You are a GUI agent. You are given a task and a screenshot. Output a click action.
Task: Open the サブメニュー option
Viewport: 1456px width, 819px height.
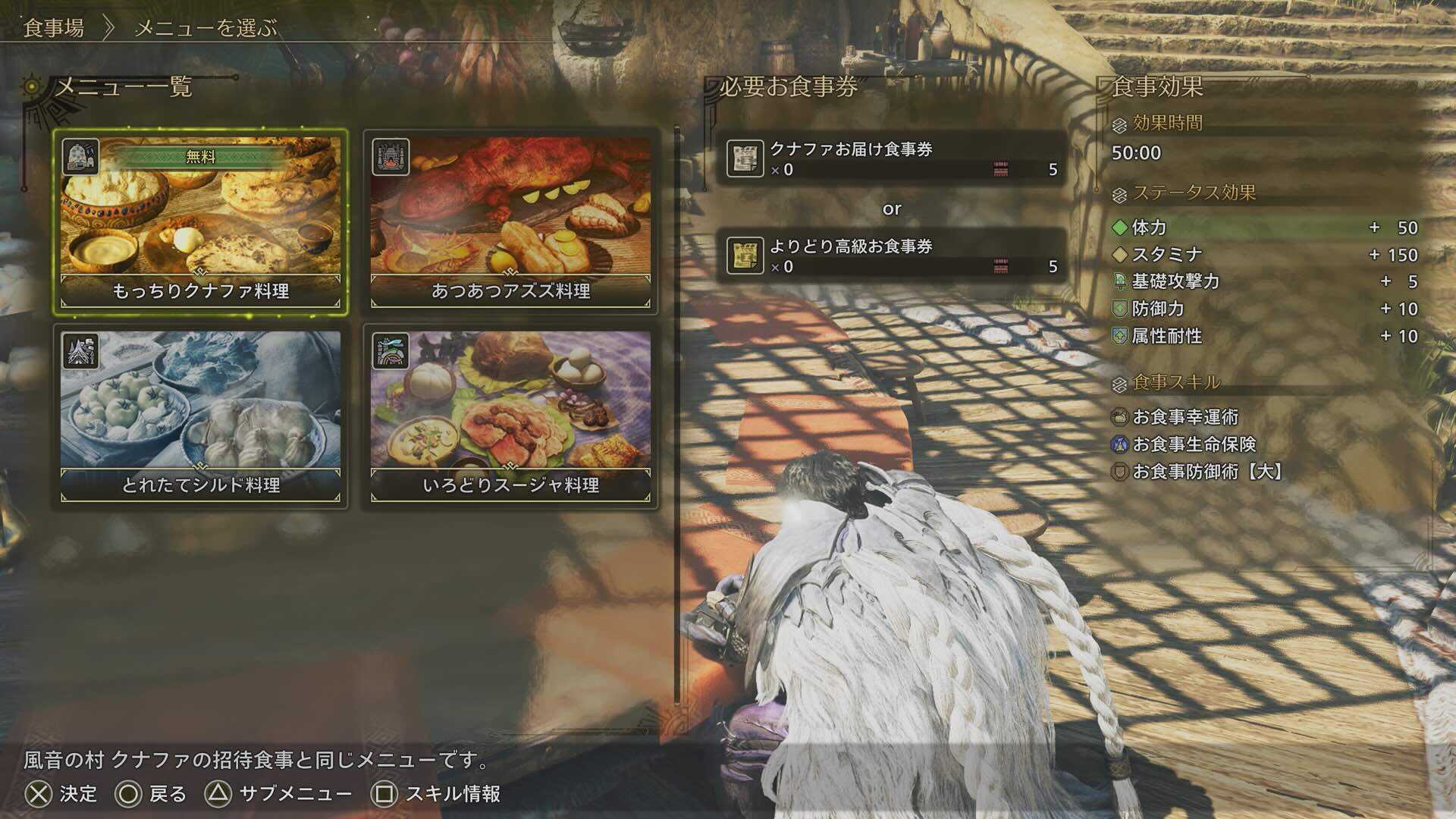coord(296,793)
